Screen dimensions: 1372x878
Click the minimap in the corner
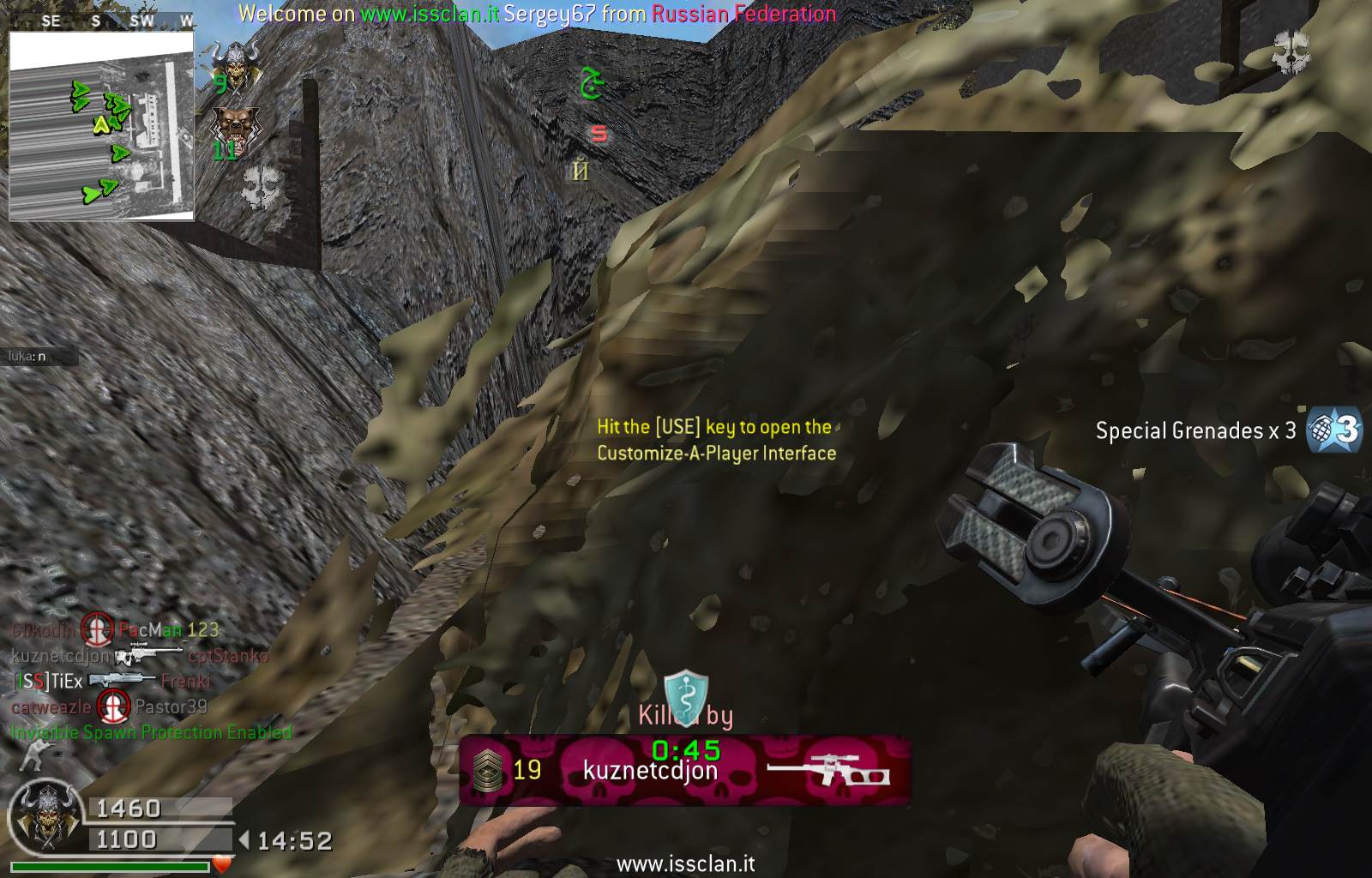[101, 126]
